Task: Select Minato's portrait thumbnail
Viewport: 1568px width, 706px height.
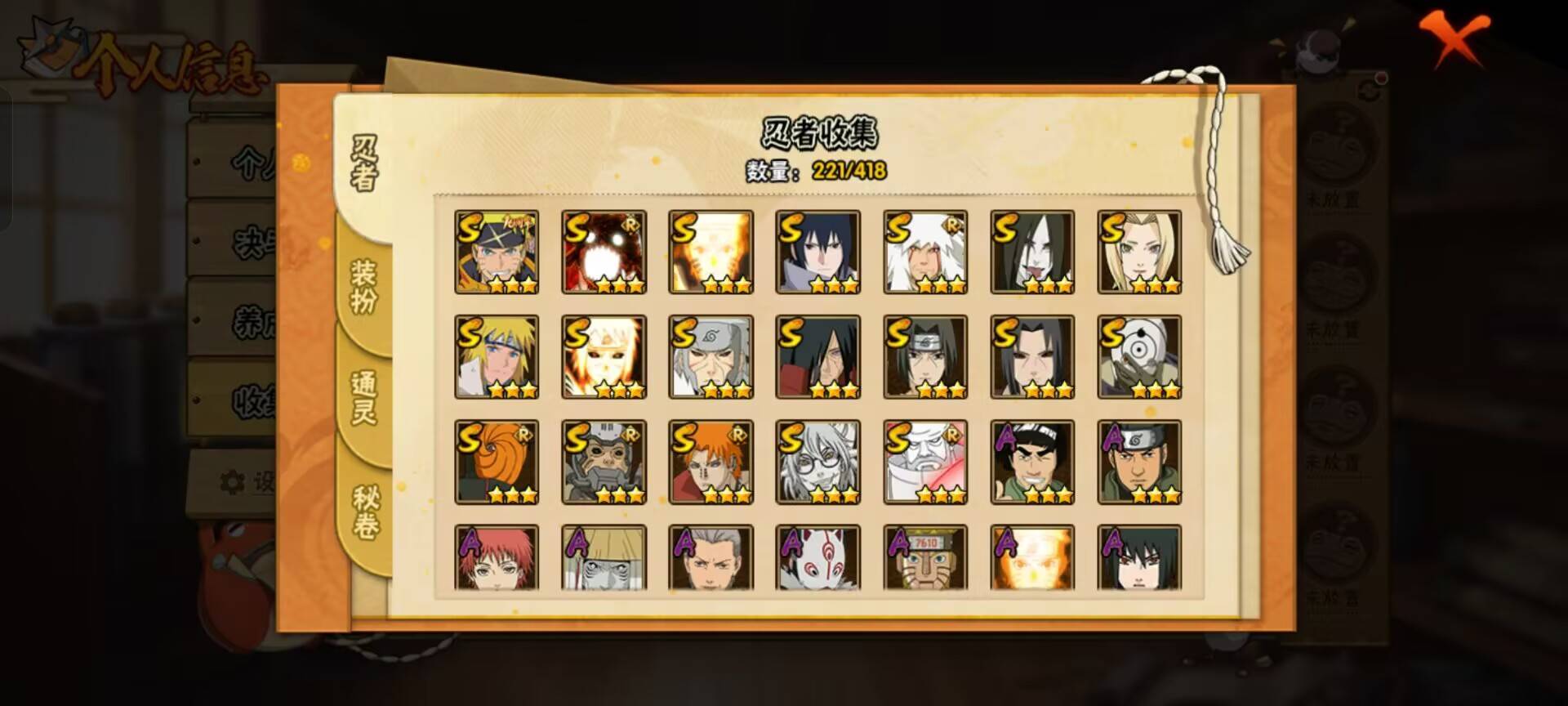Action: click(497, 355)
